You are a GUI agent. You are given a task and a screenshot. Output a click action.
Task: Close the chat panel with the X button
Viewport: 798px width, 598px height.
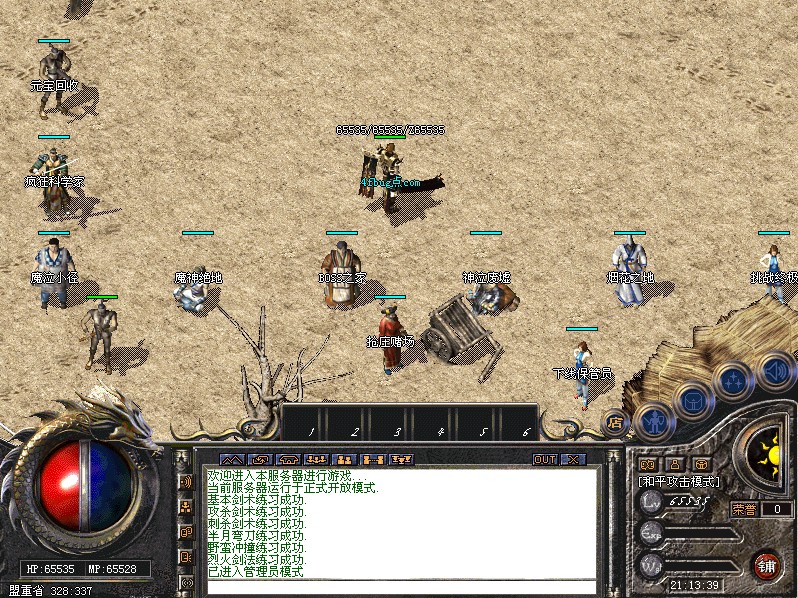tap(572, 459)
